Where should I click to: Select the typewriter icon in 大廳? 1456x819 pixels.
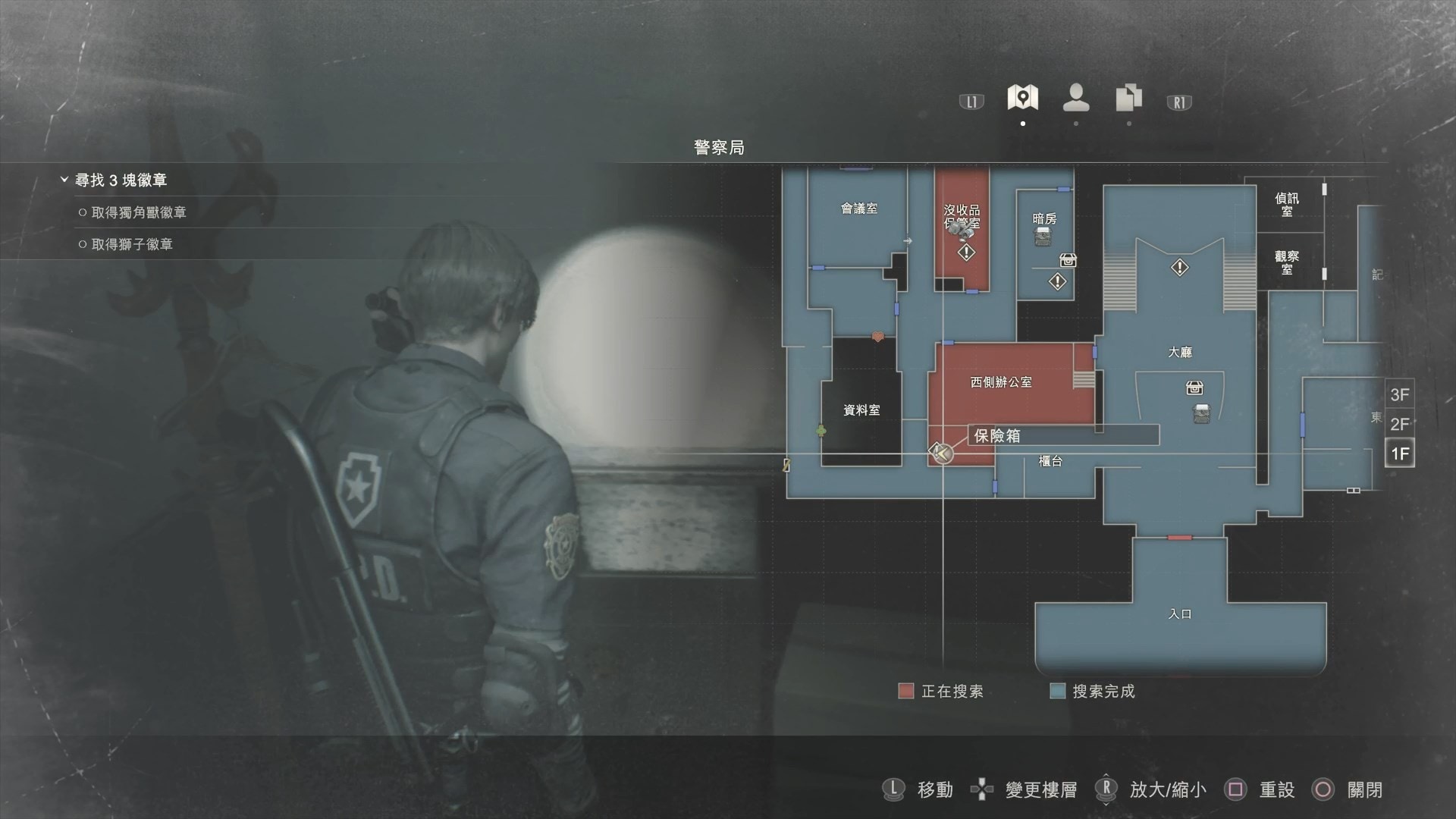pos(1201,414)
